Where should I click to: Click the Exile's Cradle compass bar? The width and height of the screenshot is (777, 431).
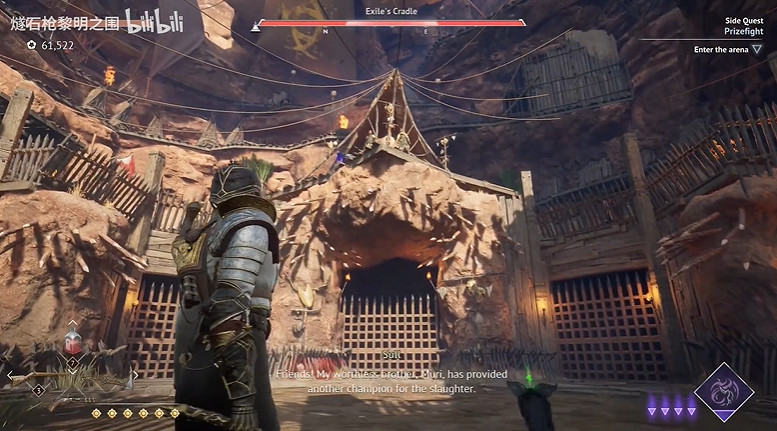[x=390, y=23]
